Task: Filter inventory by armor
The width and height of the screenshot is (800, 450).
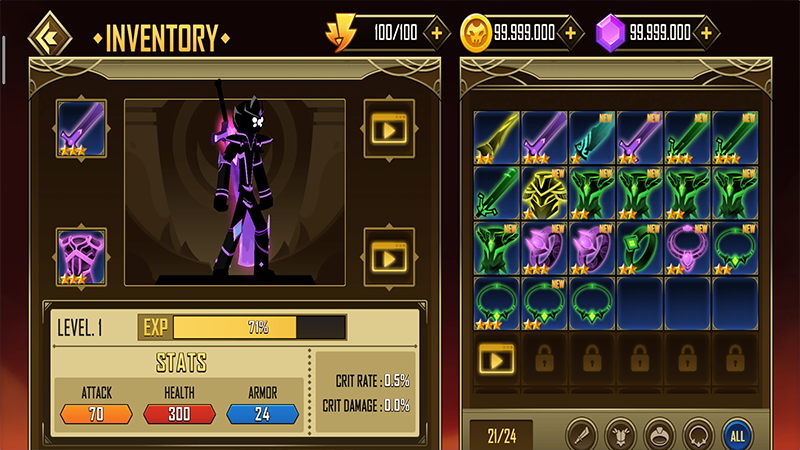Action: coord(620,435)
